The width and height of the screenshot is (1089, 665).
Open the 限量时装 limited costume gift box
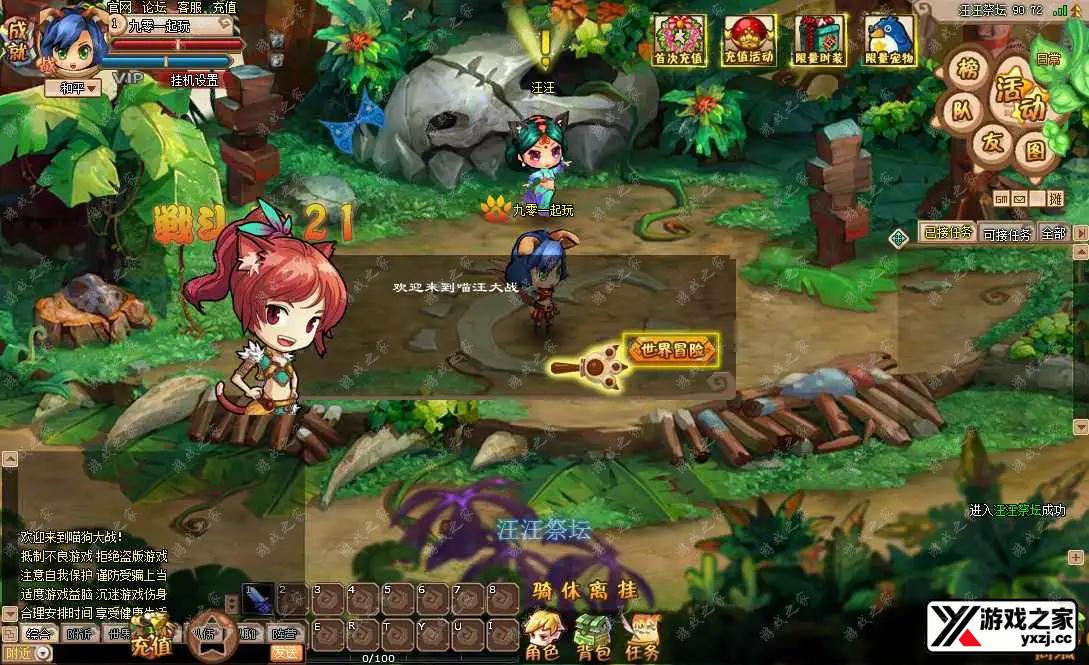pyautogui.click(x=819, y=40)
